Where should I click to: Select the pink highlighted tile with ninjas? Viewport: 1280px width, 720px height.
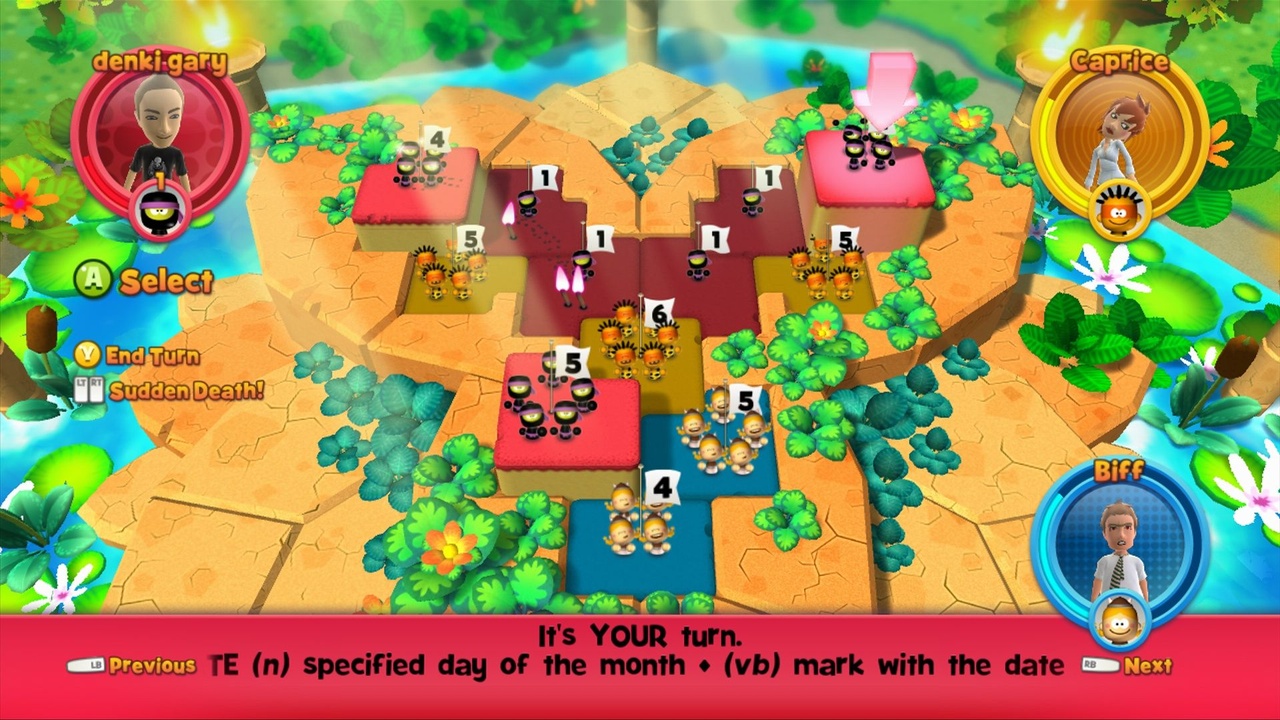[x=870, y=165]
